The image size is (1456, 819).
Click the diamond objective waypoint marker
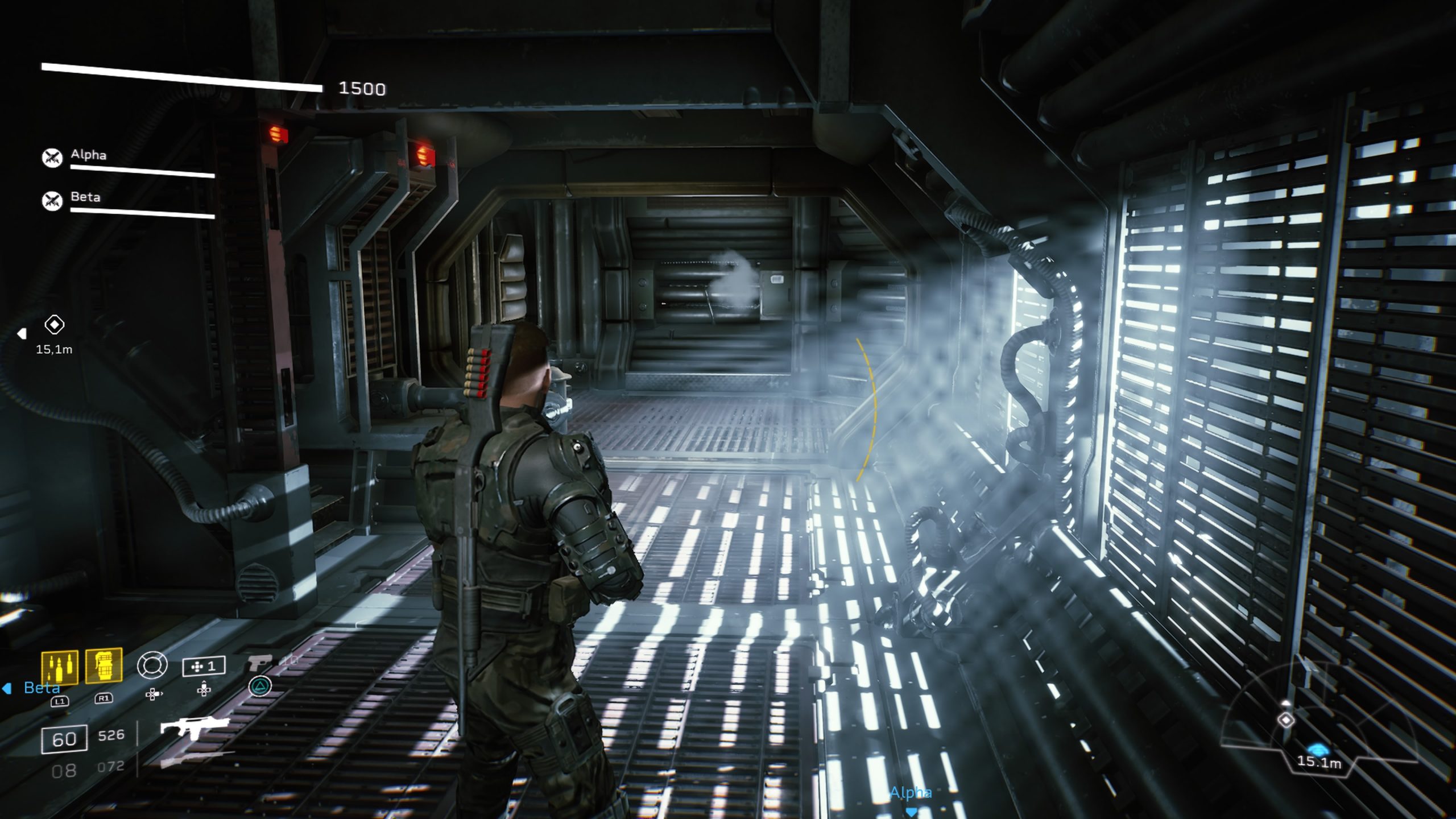pos(54,325)
